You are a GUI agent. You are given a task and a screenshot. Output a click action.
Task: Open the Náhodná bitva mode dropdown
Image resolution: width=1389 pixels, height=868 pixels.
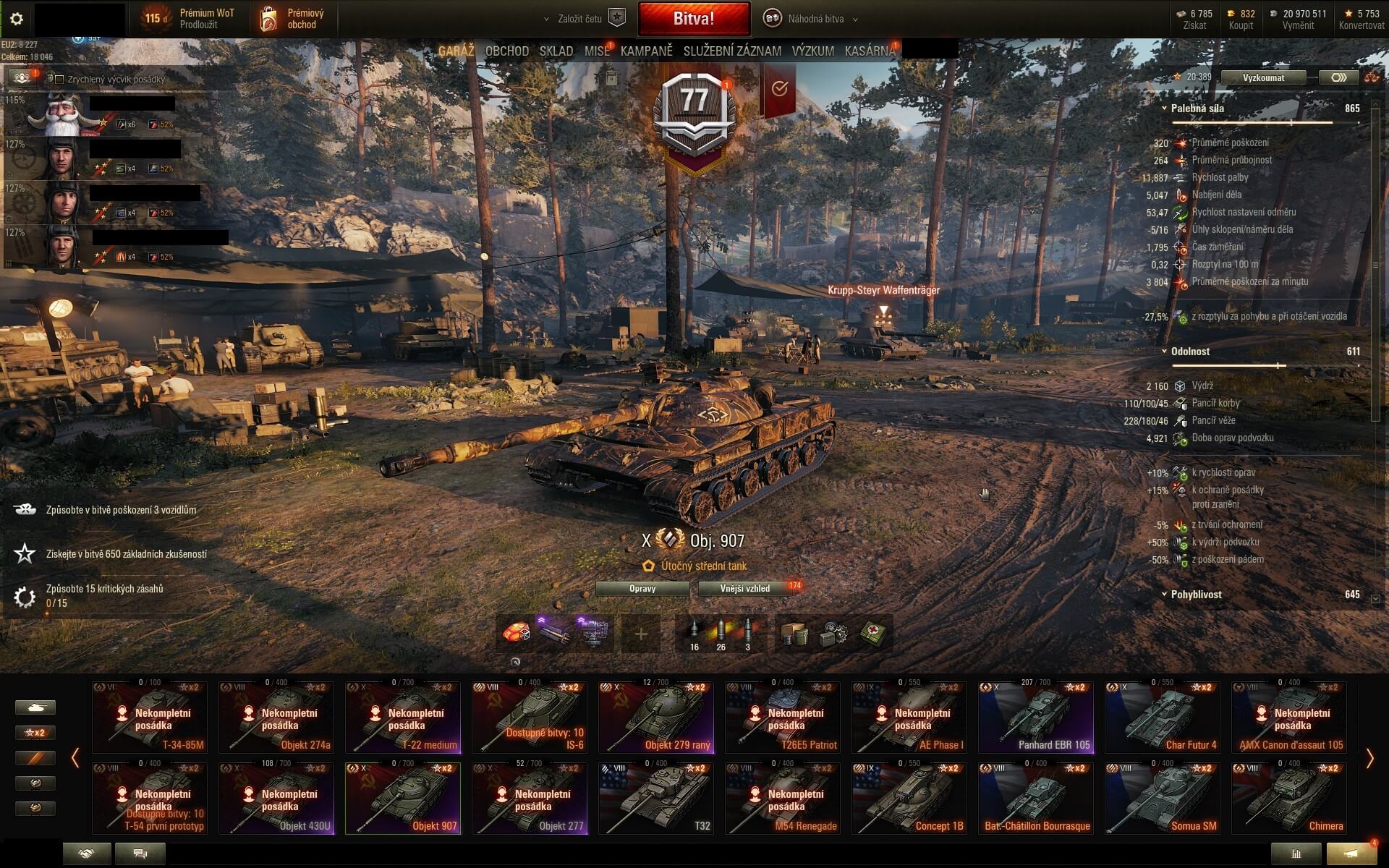[815, 19]
